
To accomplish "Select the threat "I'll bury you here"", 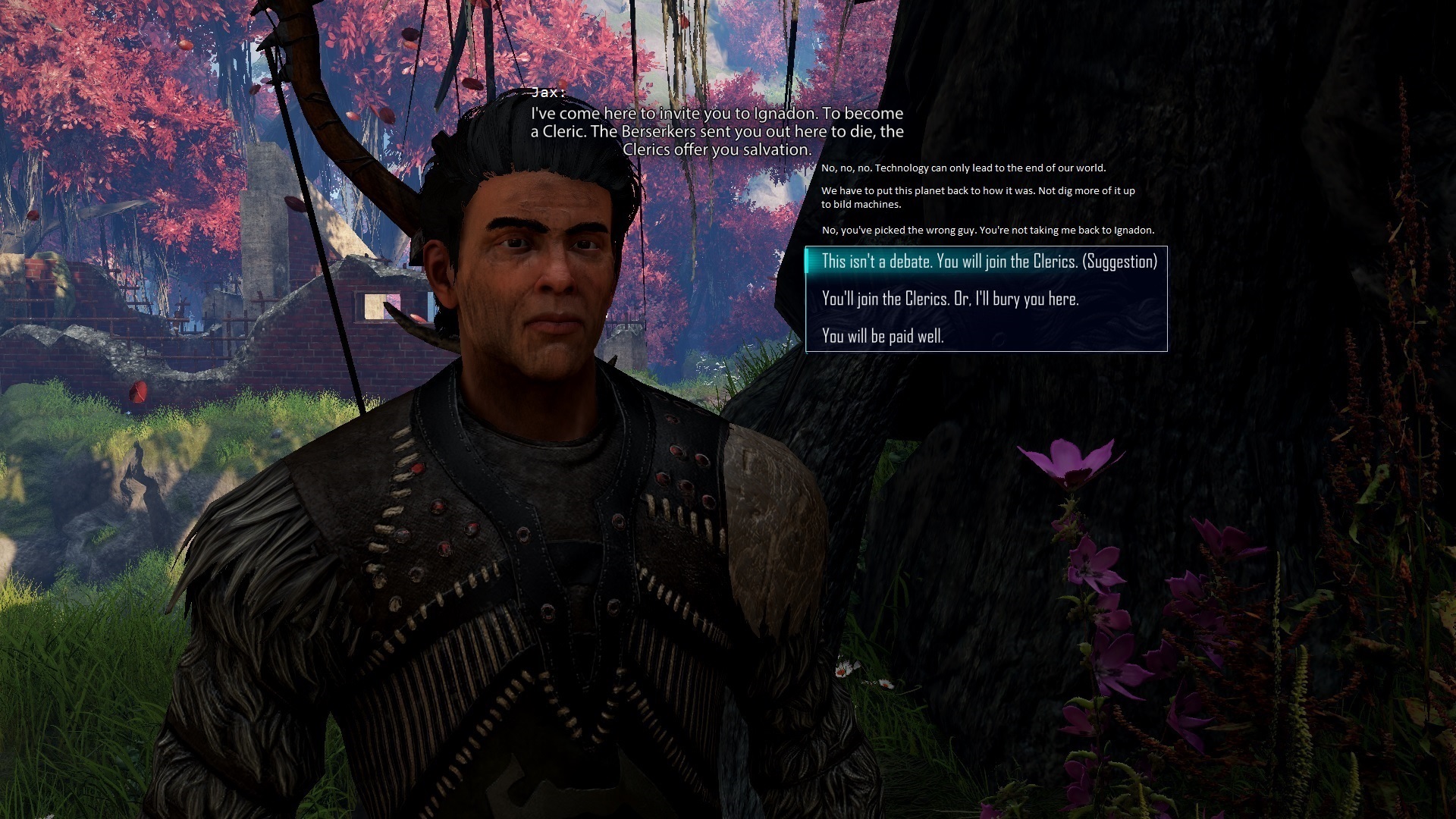I will (949, 299).
